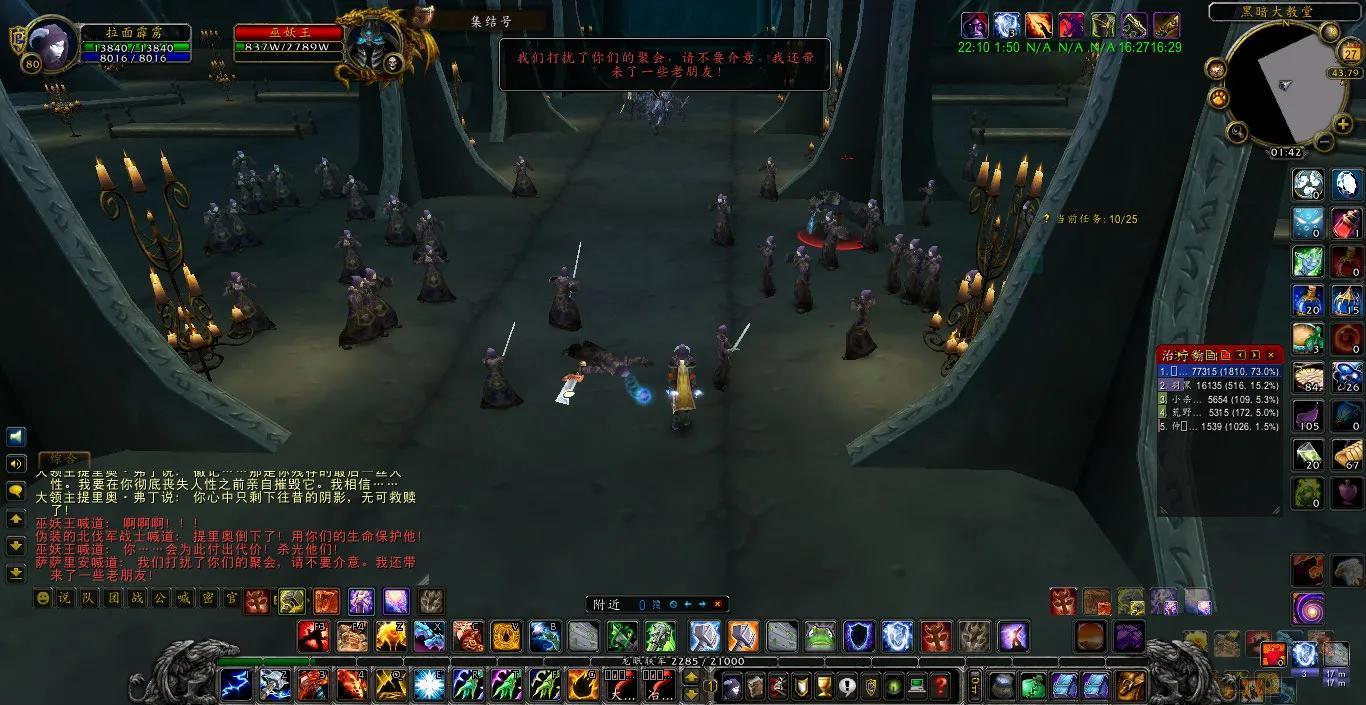The image size is (1366, 705).
Task: Click the paw print tracking button
Action: 1219,97
